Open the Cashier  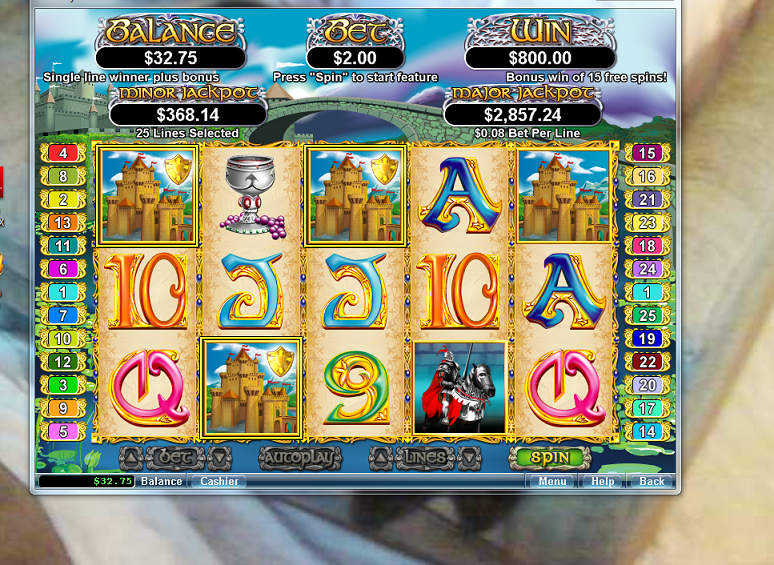[x=219, y=481]
